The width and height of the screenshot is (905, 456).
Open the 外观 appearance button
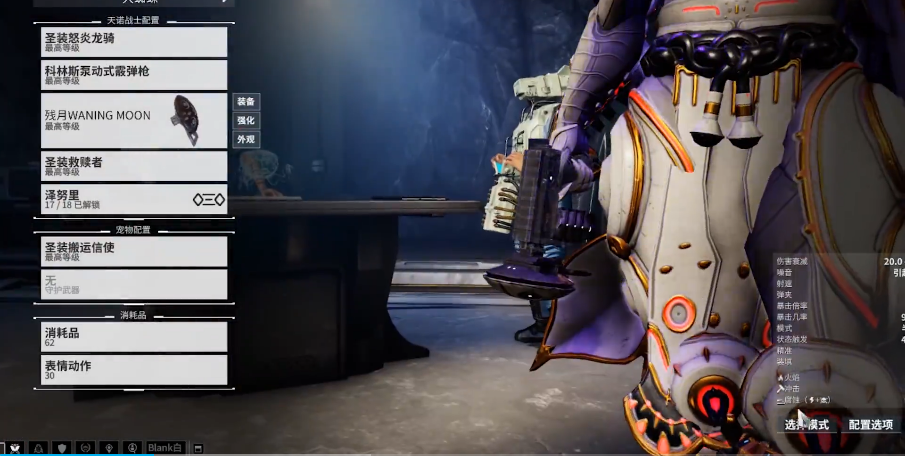pyautogui.click(x=246, y=139)
